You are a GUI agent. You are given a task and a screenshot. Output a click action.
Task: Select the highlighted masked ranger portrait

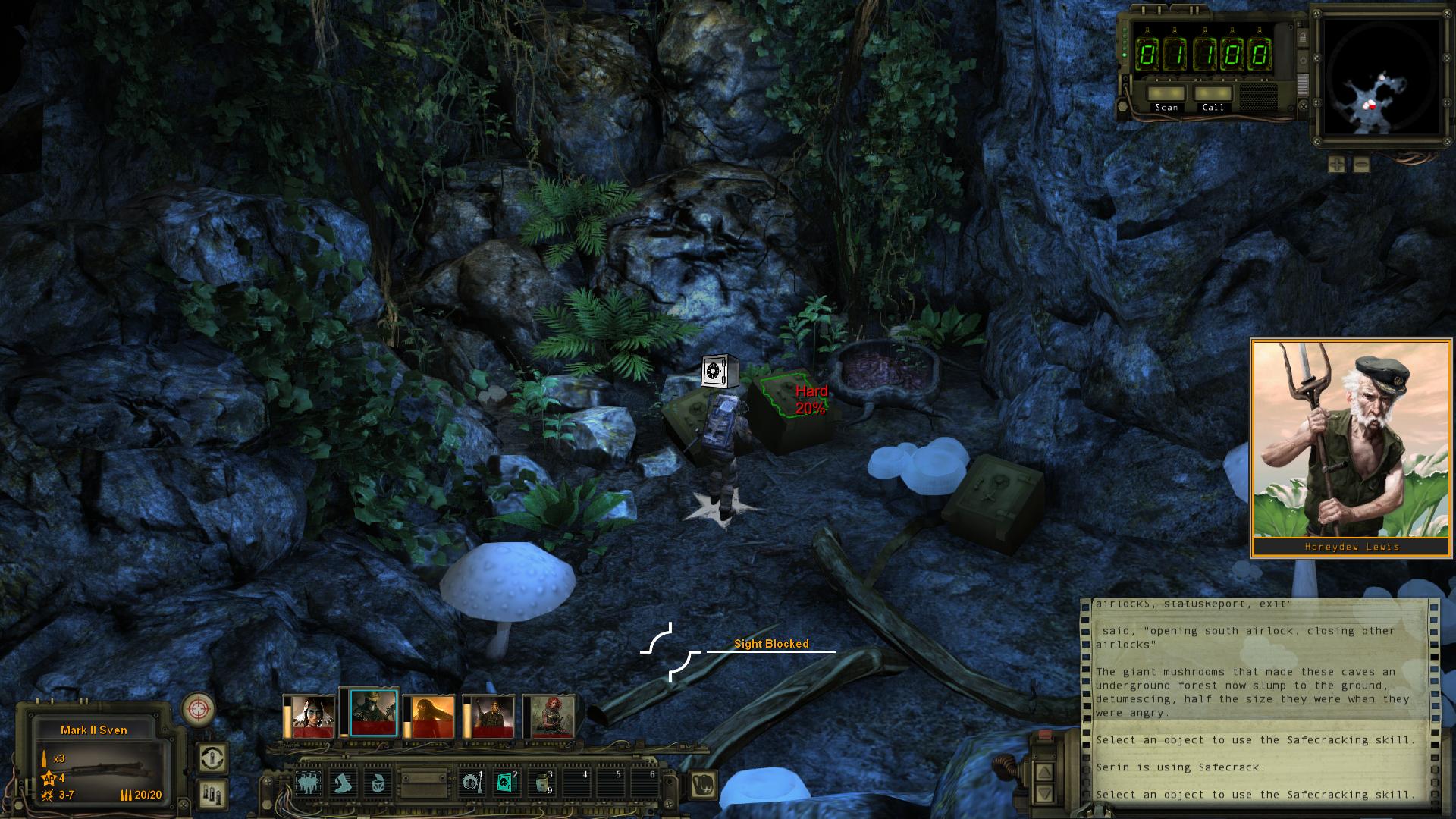373,716
